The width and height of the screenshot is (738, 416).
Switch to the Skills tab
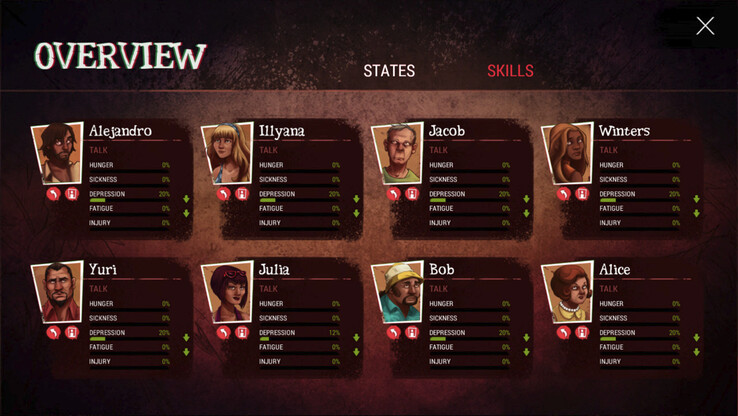pyautogui.click(x=510, y=71)
